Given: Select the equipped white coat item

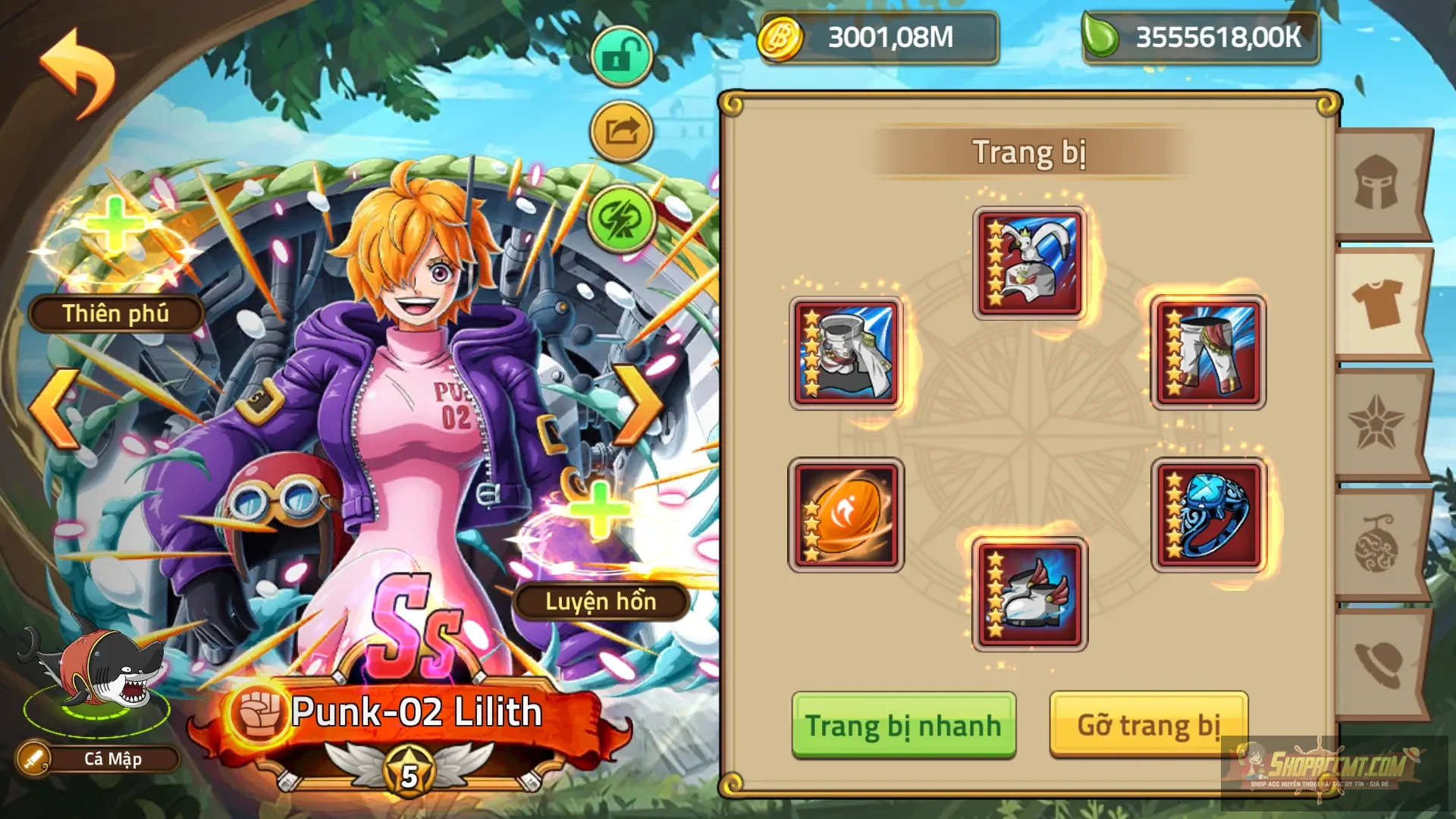Looking at the screenshot, I should pos(847,353).
